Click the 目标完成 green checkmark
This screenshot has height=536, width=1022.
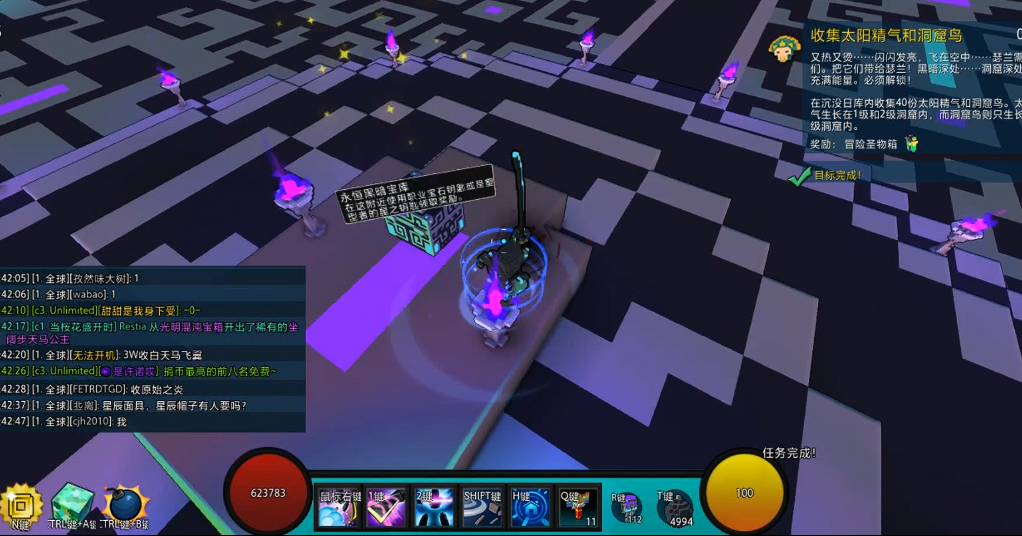click(798, 176)
